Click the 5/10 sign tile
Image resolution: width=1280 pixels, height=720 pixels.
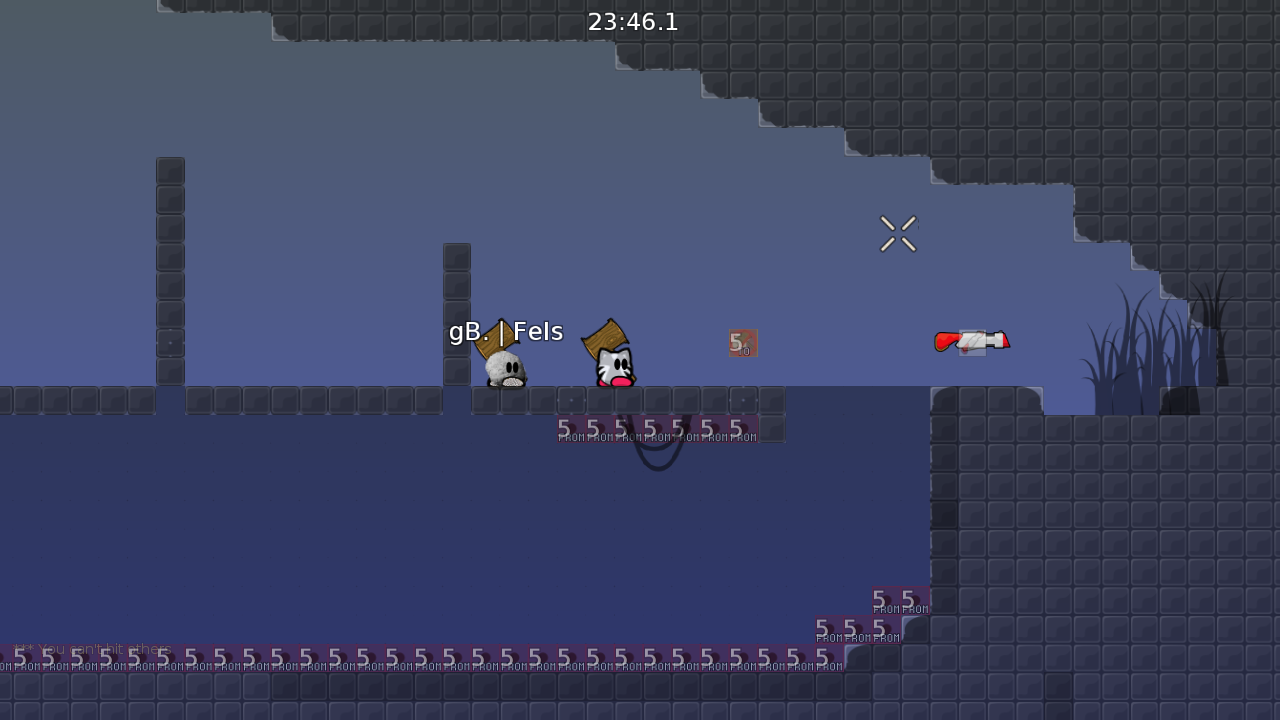(744, 343)
